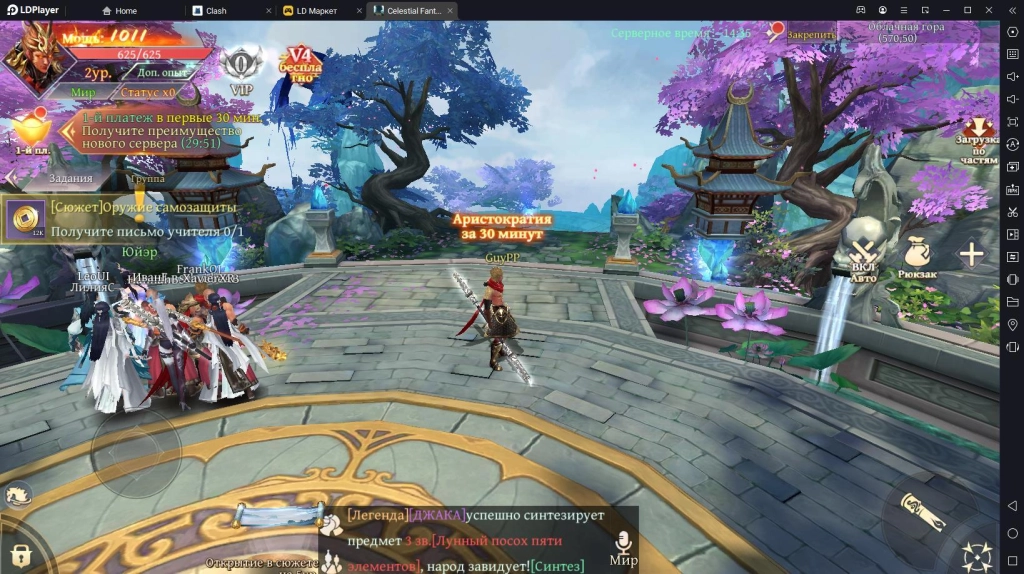Switch to the Группа party tab

point(148,178)
